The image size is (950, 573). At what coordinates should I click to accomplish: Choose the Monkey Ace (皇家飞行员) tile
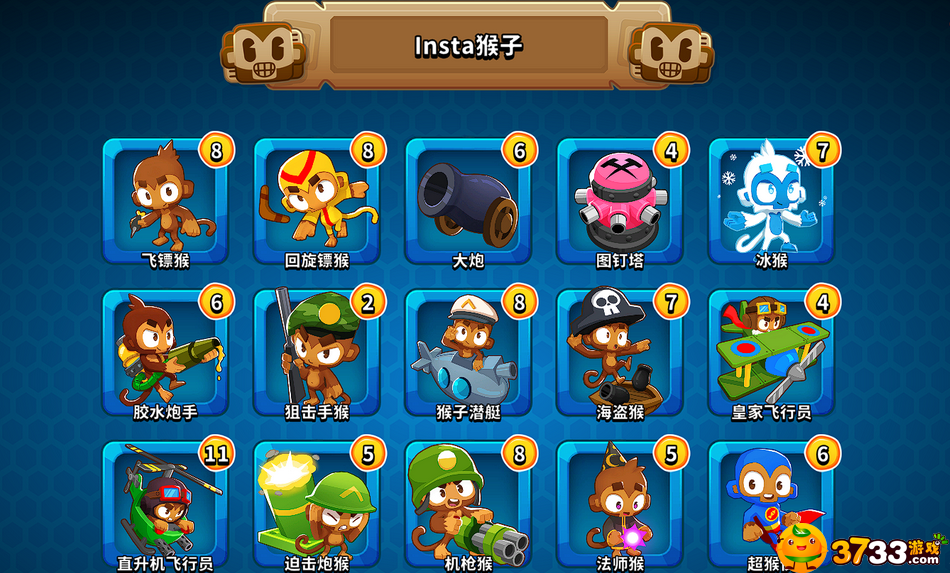(x=771, y=352)
